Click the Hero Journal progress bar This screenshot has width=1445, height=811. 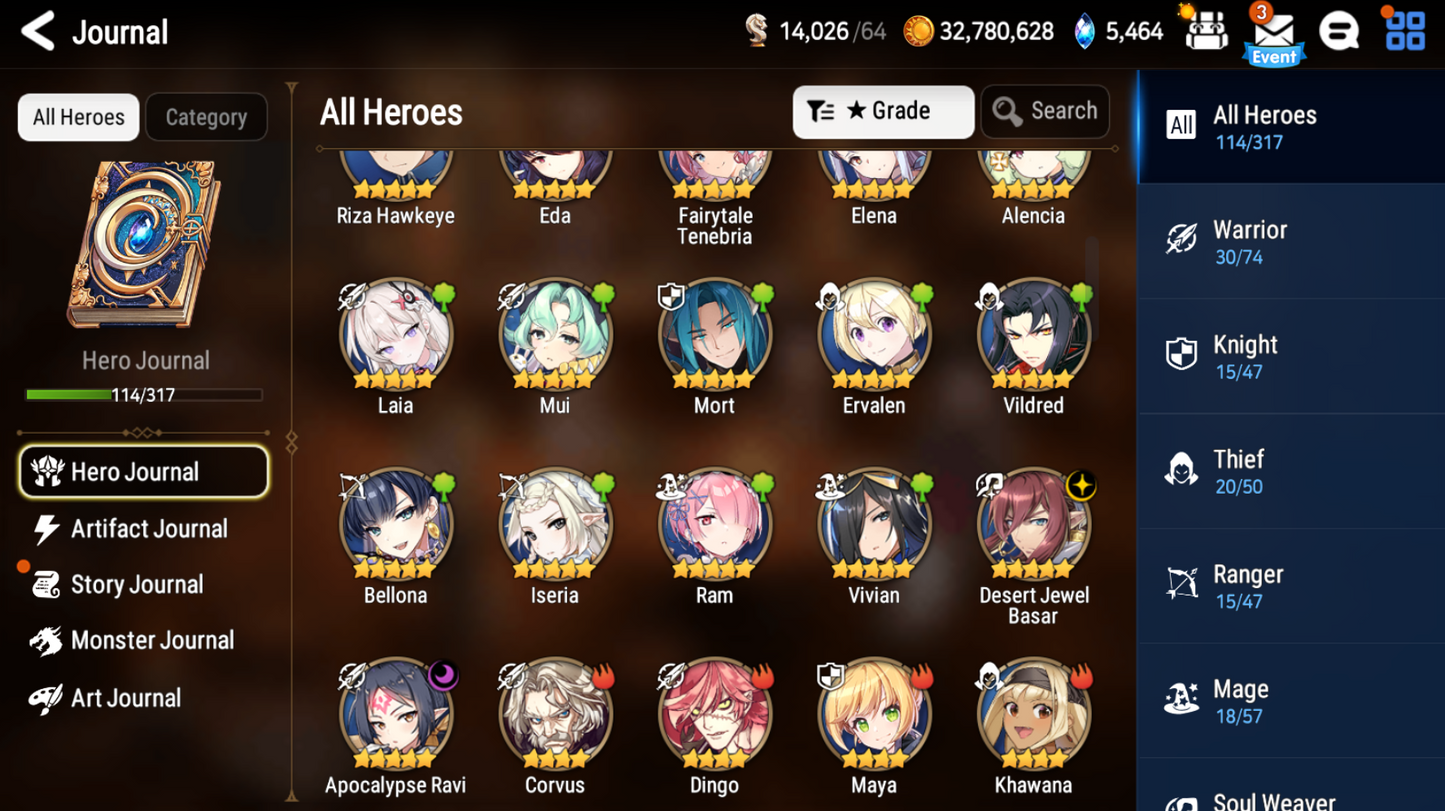click(145, 395)
